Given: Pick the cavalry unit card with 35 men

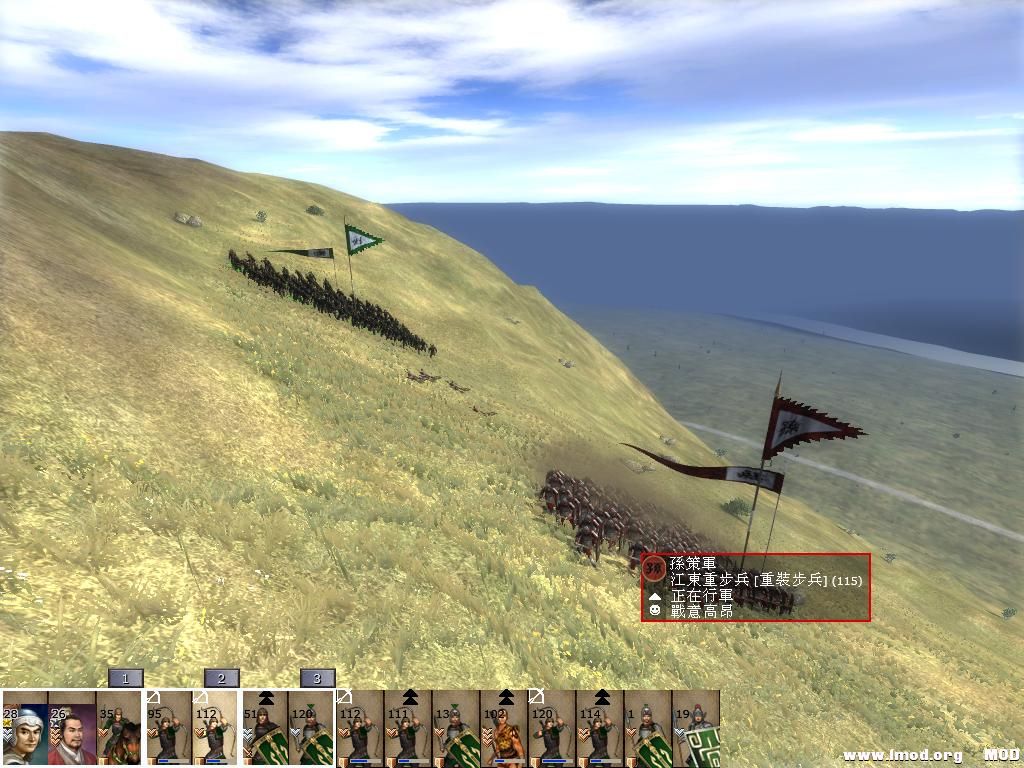Looking at the screenshot, I should [120, 729].
